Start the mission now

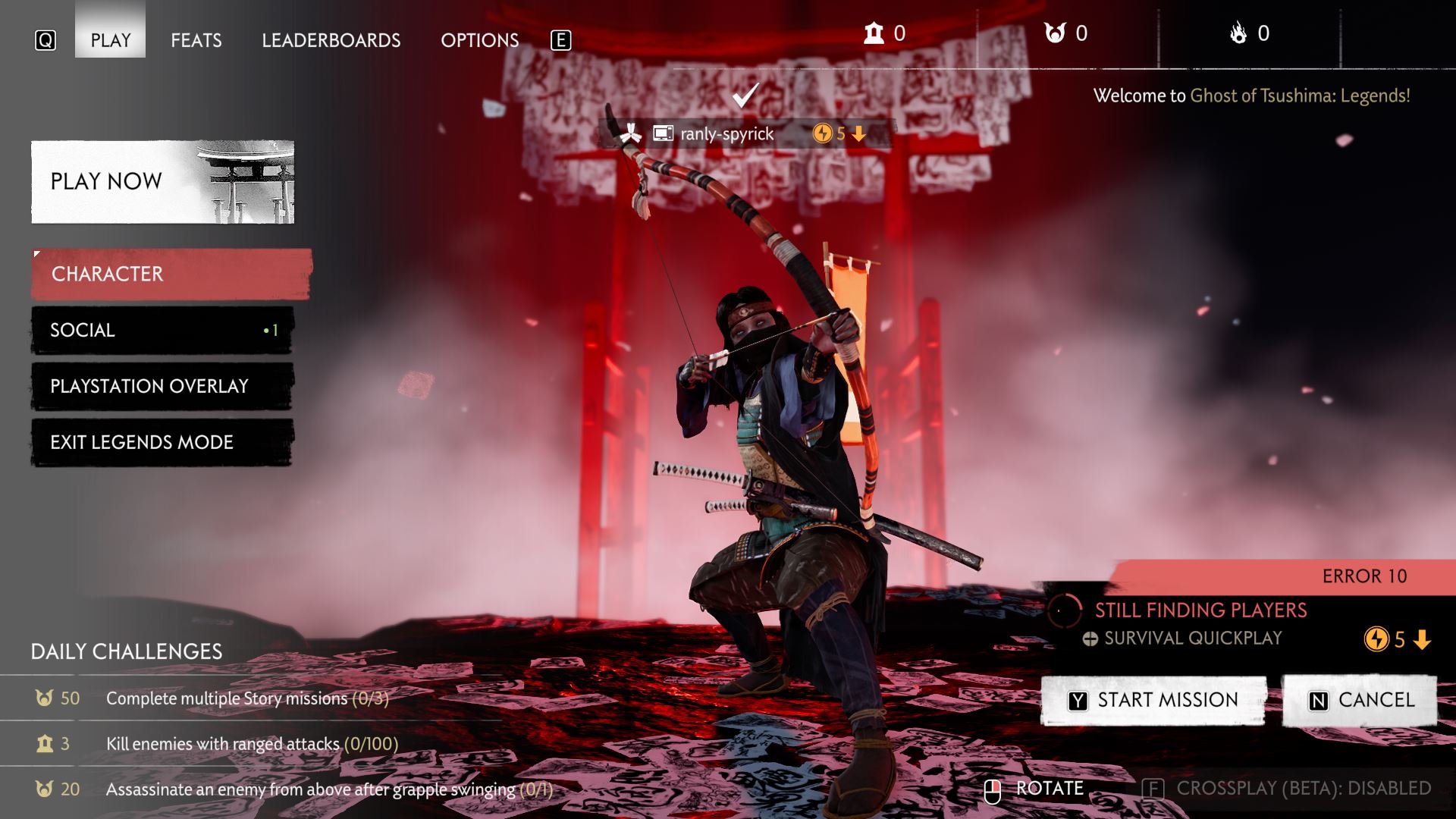[x=1153, y=700]
